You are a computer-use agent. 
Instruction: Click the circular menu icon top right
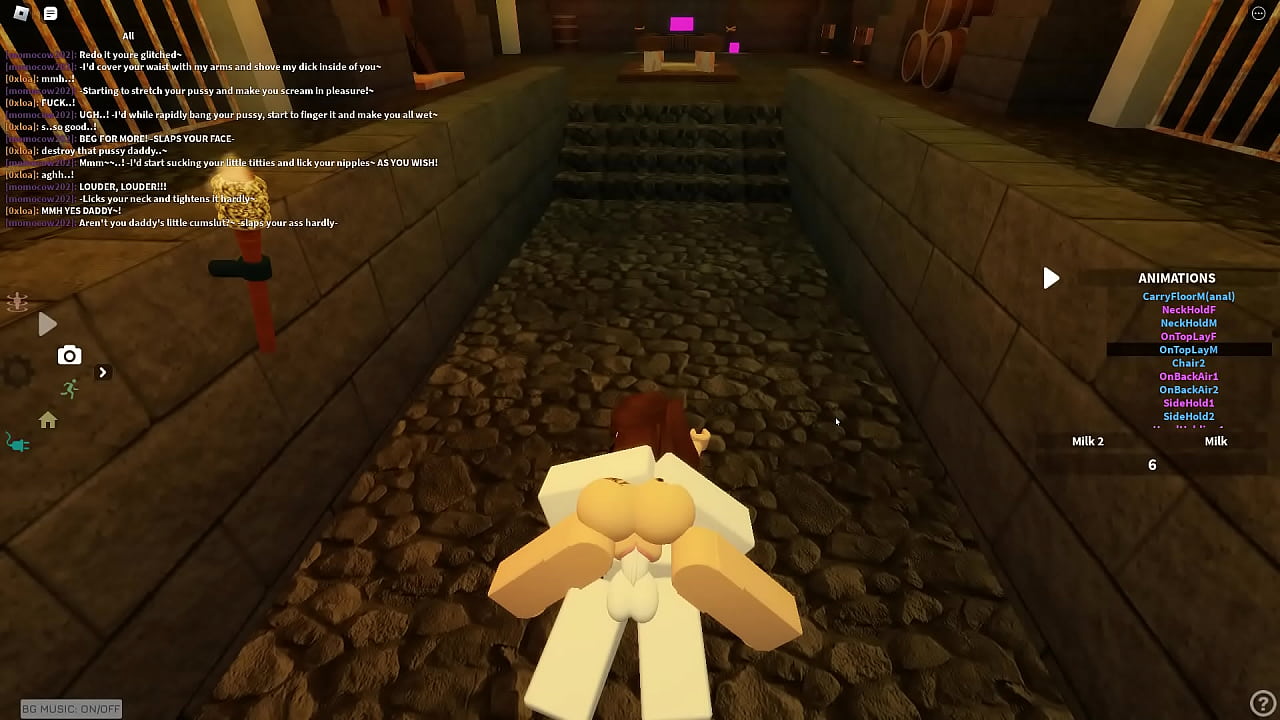tap(1258, 12)
